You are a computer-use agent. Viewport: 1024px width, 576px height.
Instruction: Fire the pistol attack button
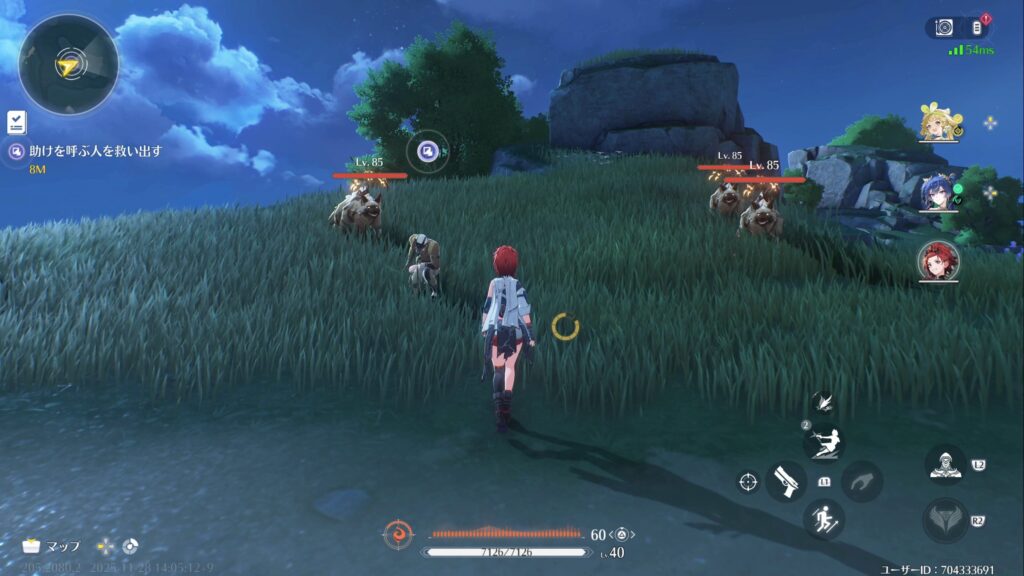coord(786,481)
